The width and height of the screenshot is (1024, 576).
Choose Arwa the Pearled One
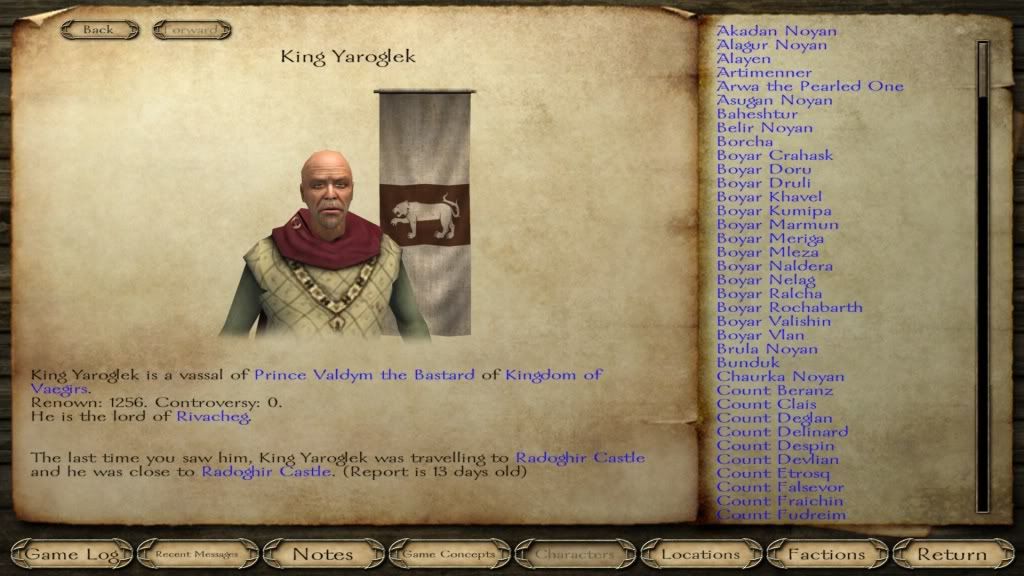(809, 87)
